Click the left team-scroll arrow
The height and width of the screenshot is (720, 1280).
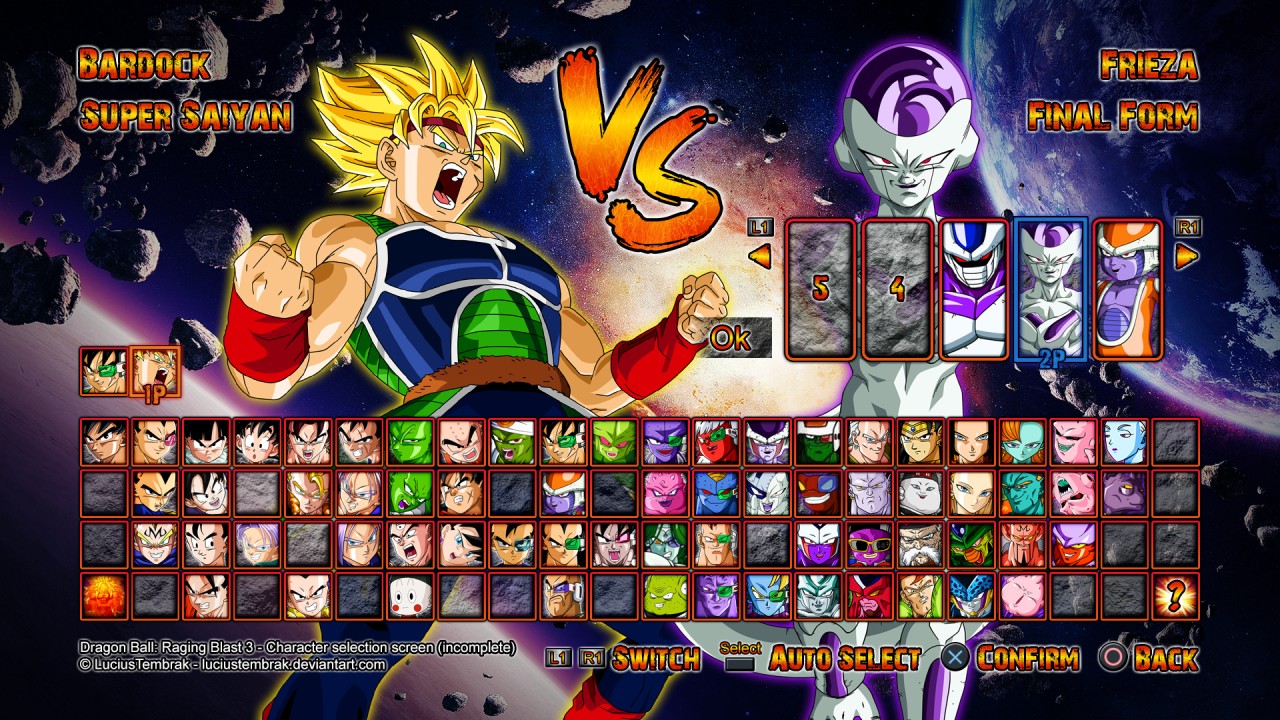coord(760,257)
